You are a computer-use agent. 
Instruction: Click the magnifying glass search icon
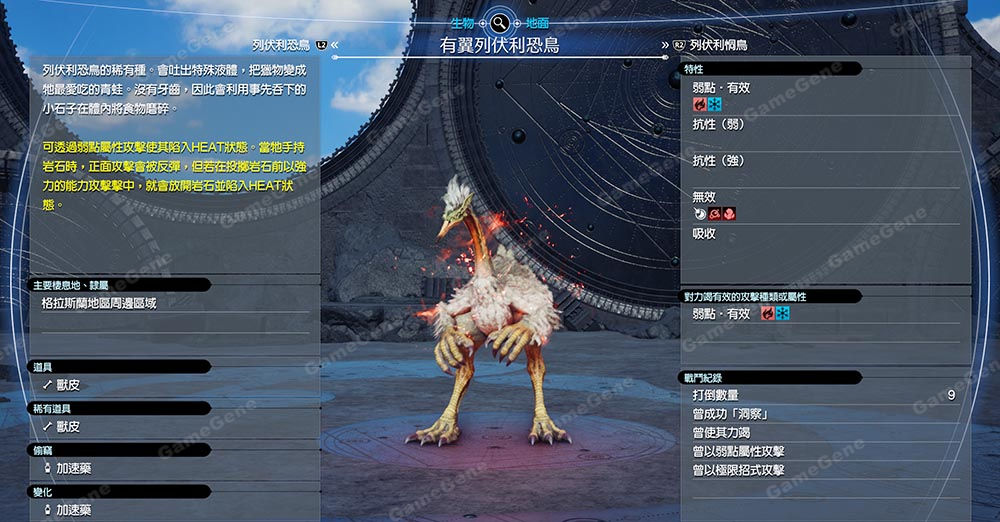499,21
